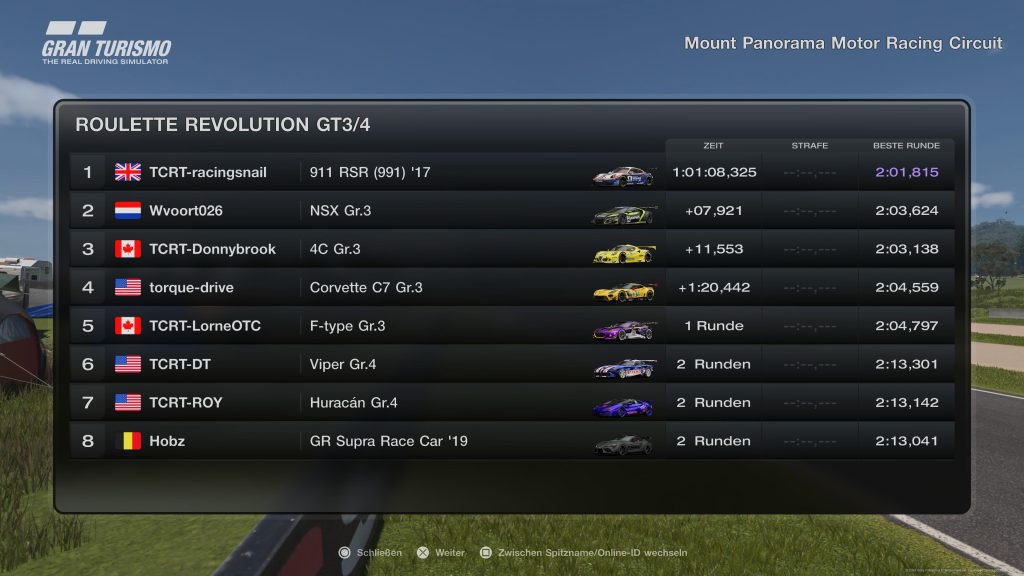Select the Wvoort026 result row
Image resolution: width=1024 pixels, height=576 pixels.
pos(510,211)
